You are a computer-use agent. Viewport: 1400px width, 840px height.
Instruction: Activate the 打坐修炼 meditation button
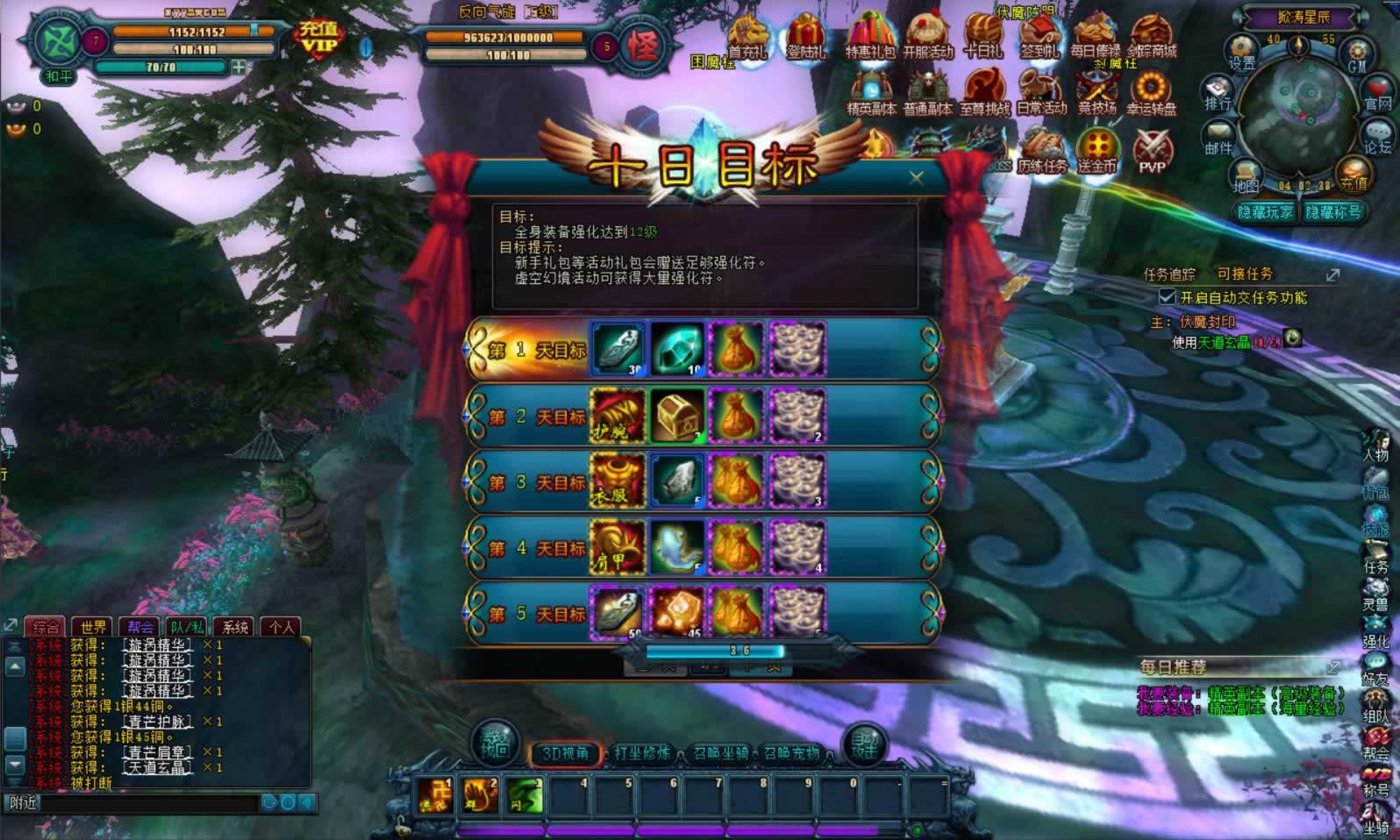[x=642, y=753]
